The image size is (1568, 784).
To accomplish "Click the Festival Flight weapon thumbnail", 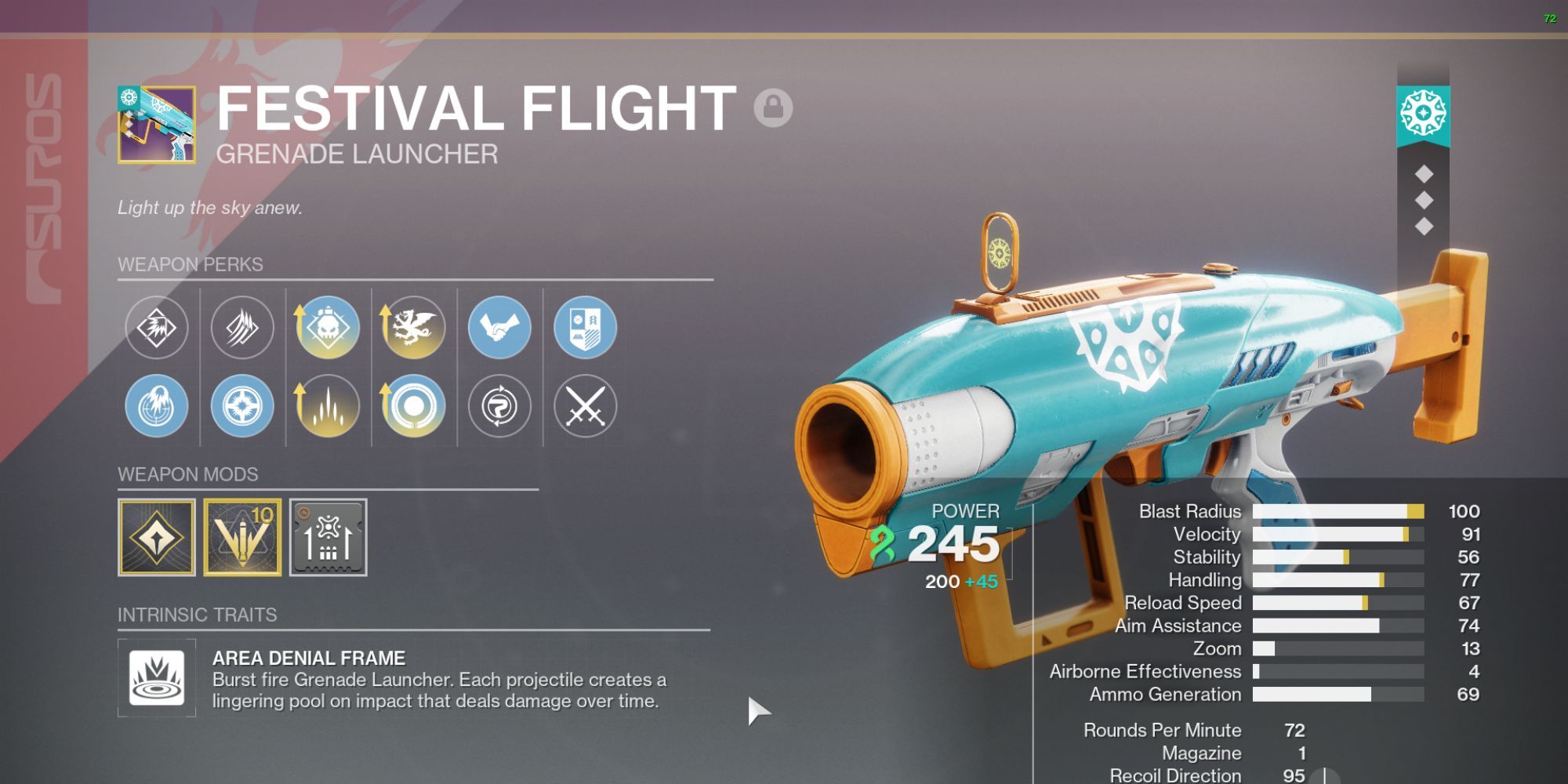I will point(157,125).
